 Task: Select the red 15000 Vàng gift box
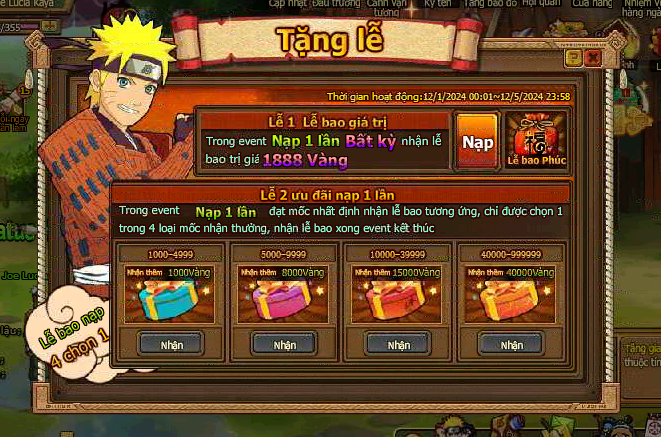click(x=398, y=301)
